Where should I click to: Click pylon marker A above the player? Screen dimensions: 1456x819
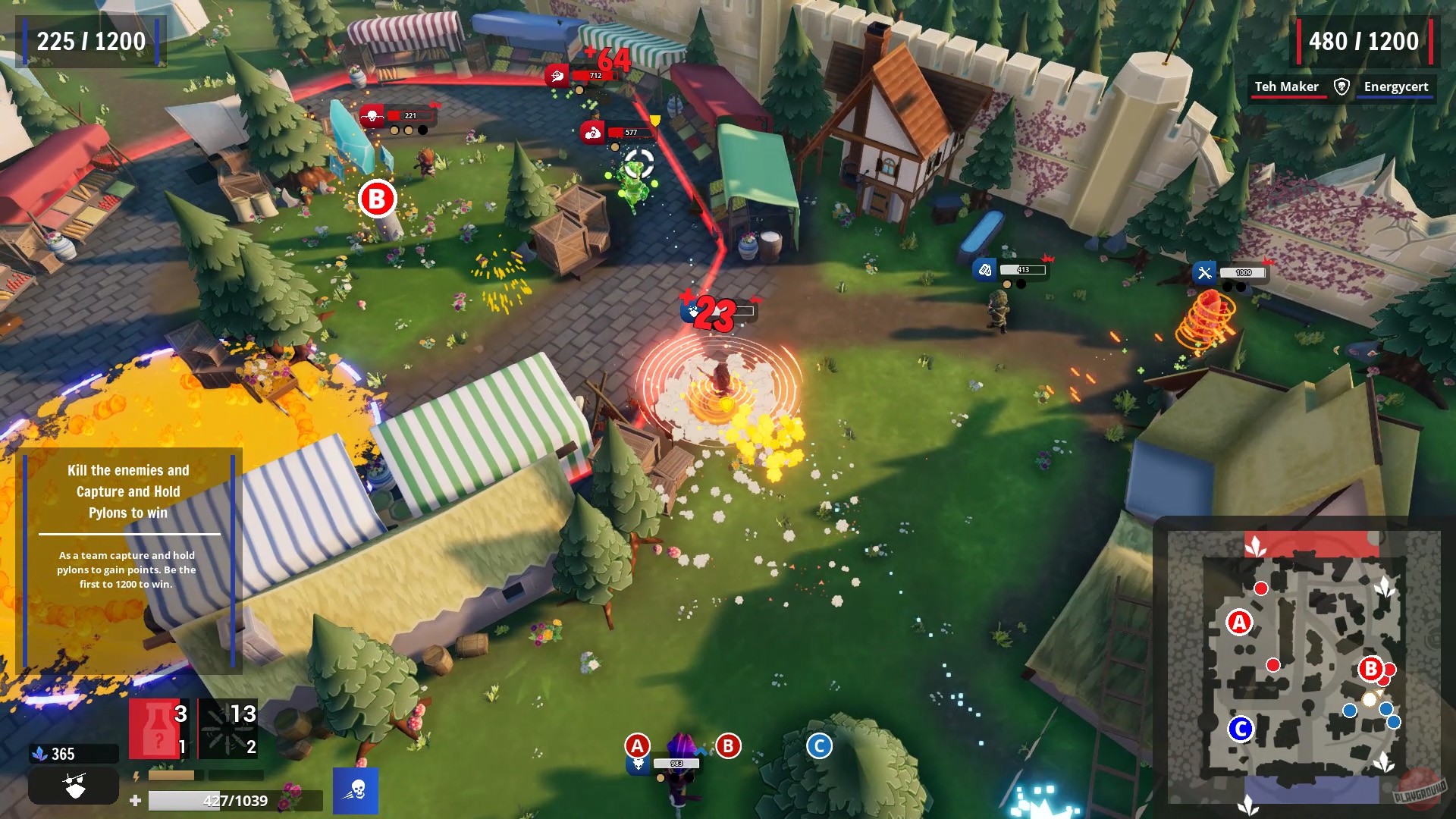click(x=638, y=746)
